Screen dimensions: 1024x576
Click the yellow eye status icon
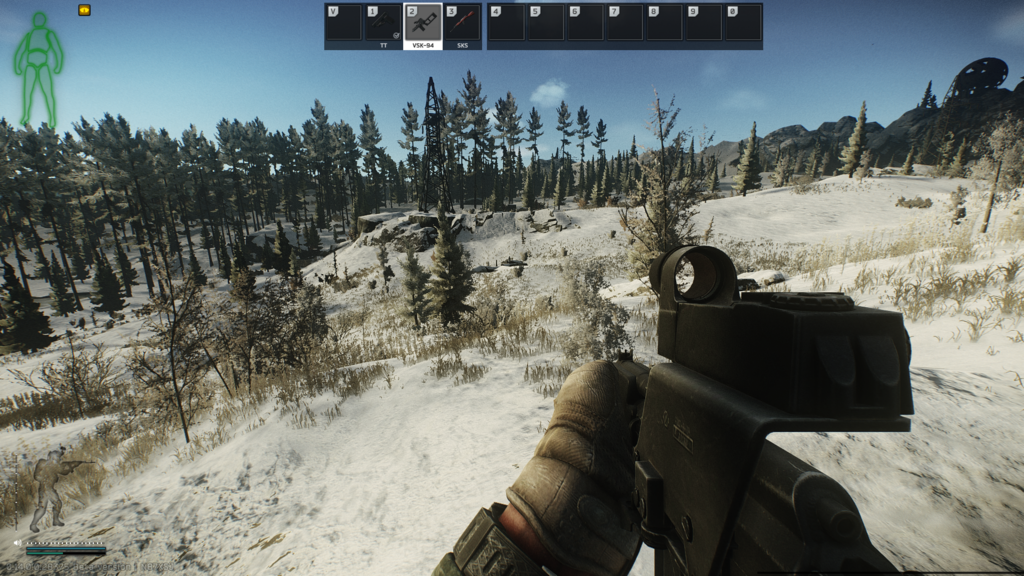pyautogui.click(x=84, y=10)
